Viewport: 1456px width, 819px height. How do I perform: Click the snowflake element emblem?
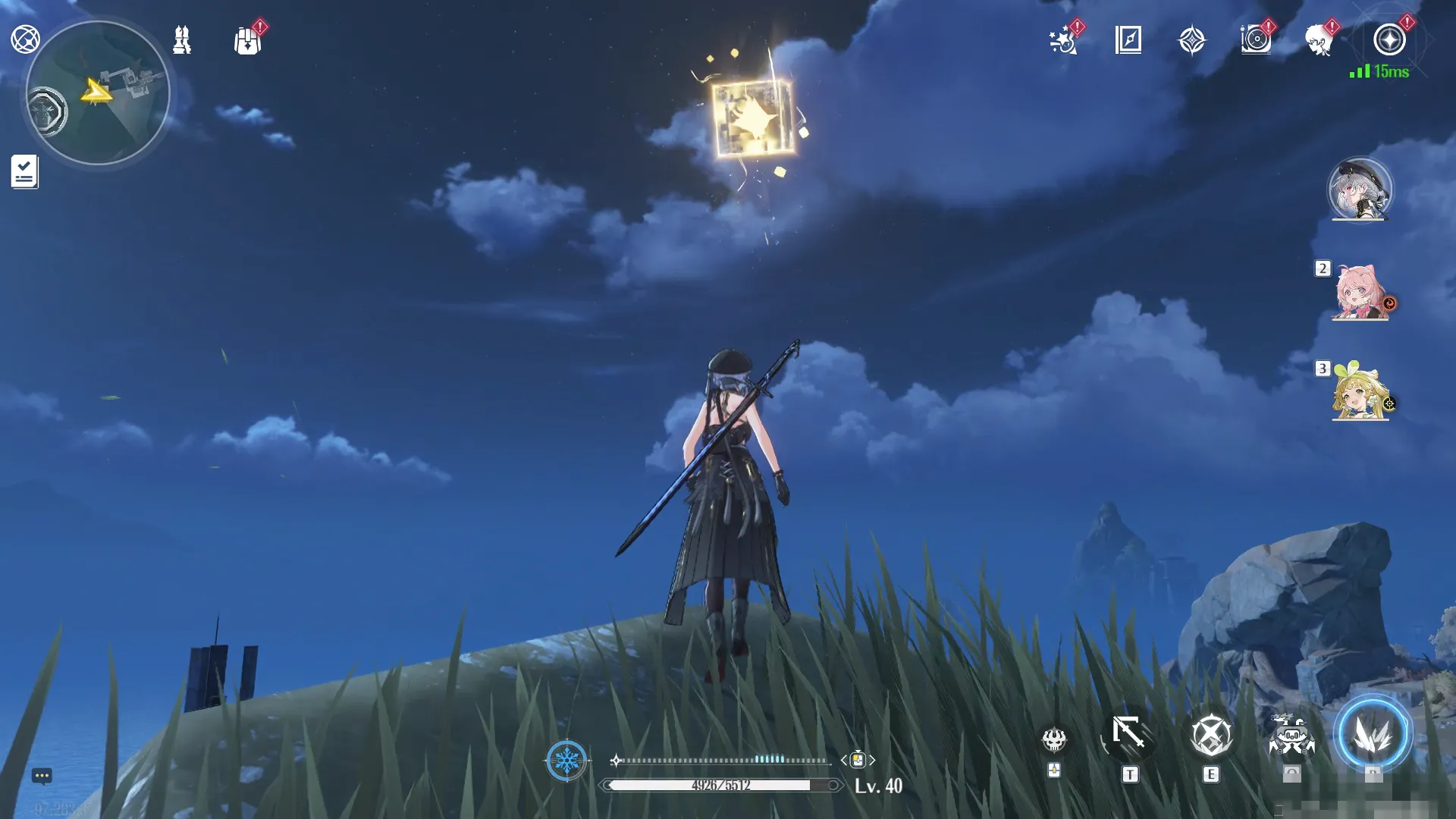click(566, 759)
